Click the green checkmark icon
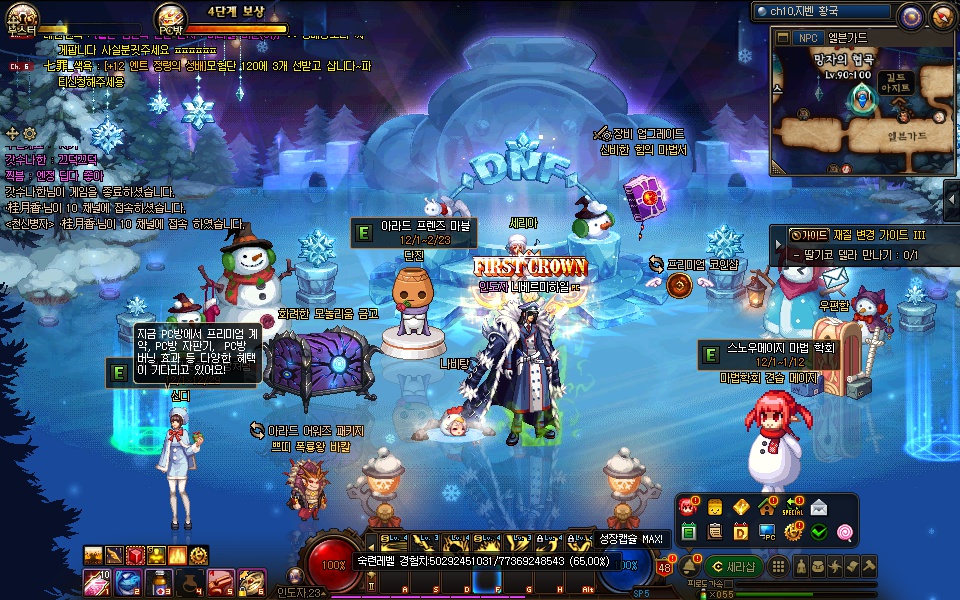Viewport: 960px width, 600px height. click(819, 532)
